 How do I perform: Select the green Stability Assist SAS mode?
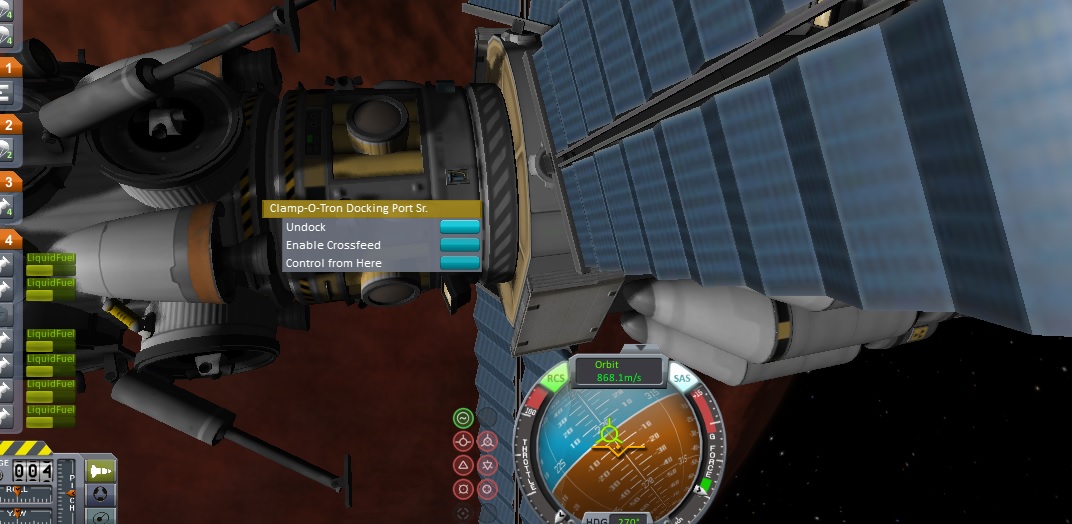pos(463,418)
